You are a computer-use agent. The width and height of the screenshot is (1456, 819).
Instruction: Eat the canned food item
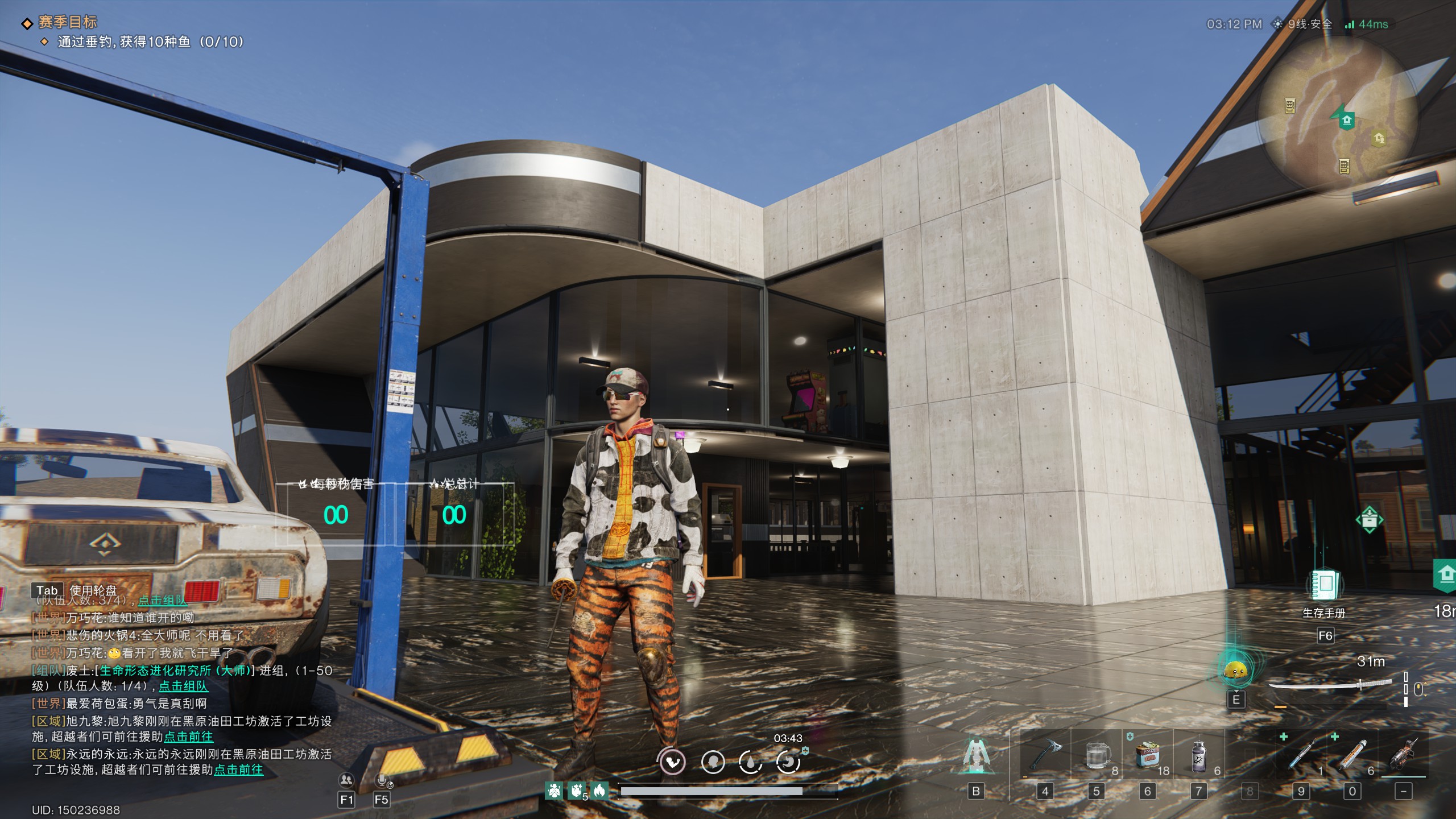(1147, 755)
